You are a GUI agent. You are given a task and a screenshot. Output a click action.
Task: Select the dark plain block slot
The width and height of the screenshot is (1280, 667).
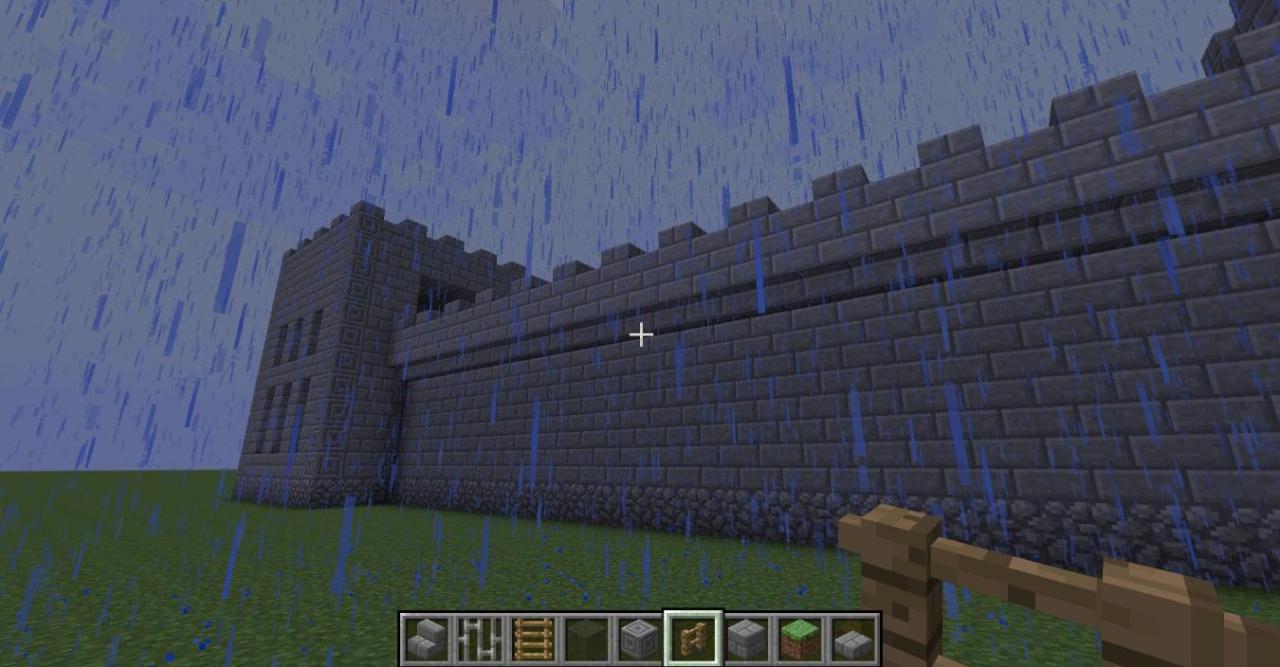[586, 639]
